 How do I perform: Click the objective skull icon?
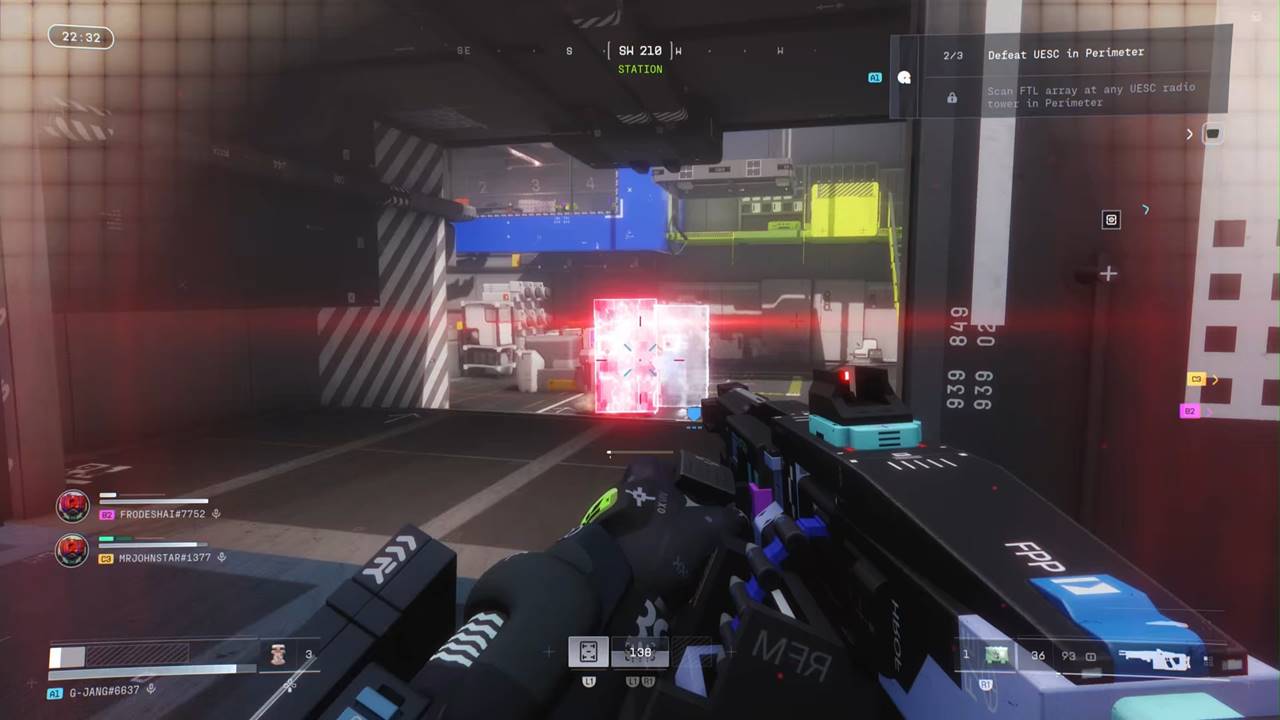point(904,77)
